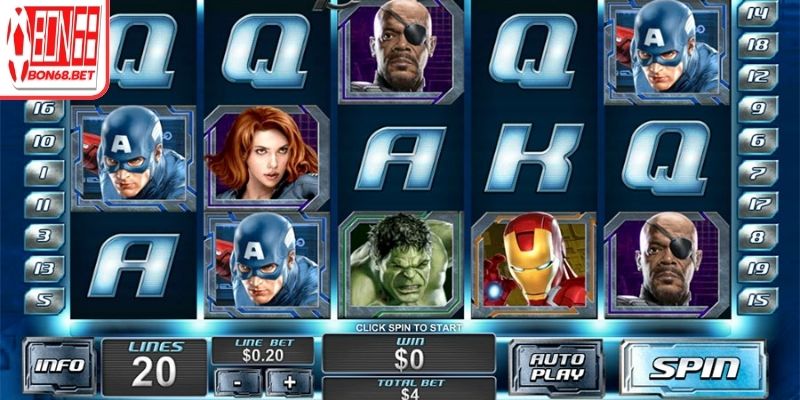Select payline number 13
Screen dimensions: 800x400
(45, 268)
